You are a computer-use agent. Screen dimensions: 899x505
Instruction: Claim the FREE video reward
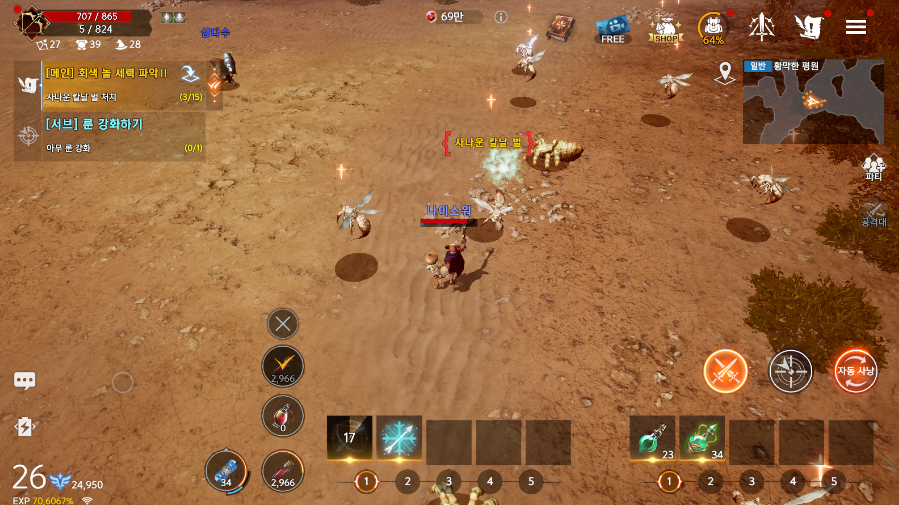click(x=612, y=28)
